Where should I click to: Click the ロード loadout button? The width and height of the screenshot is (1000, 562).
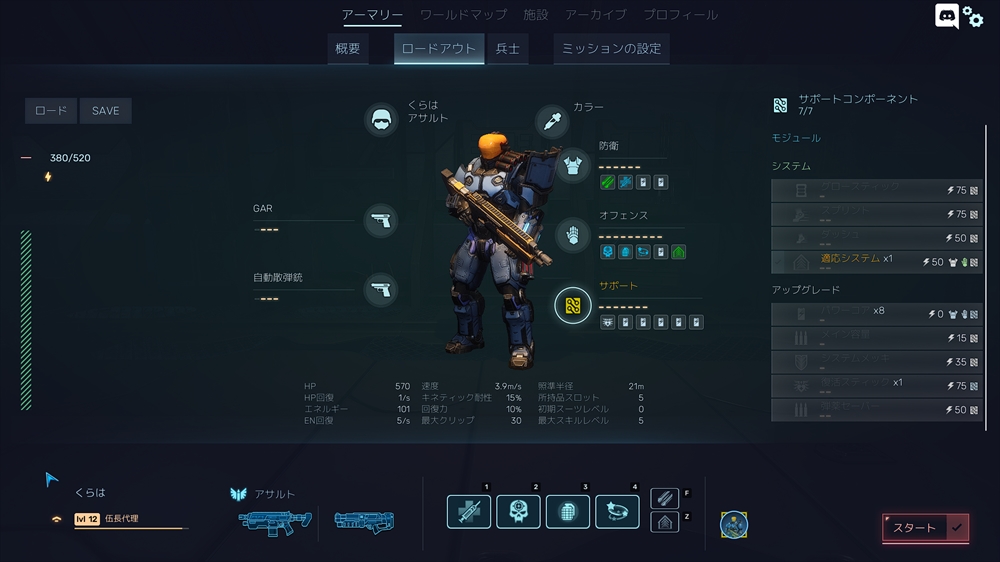(x=51, y=111)
